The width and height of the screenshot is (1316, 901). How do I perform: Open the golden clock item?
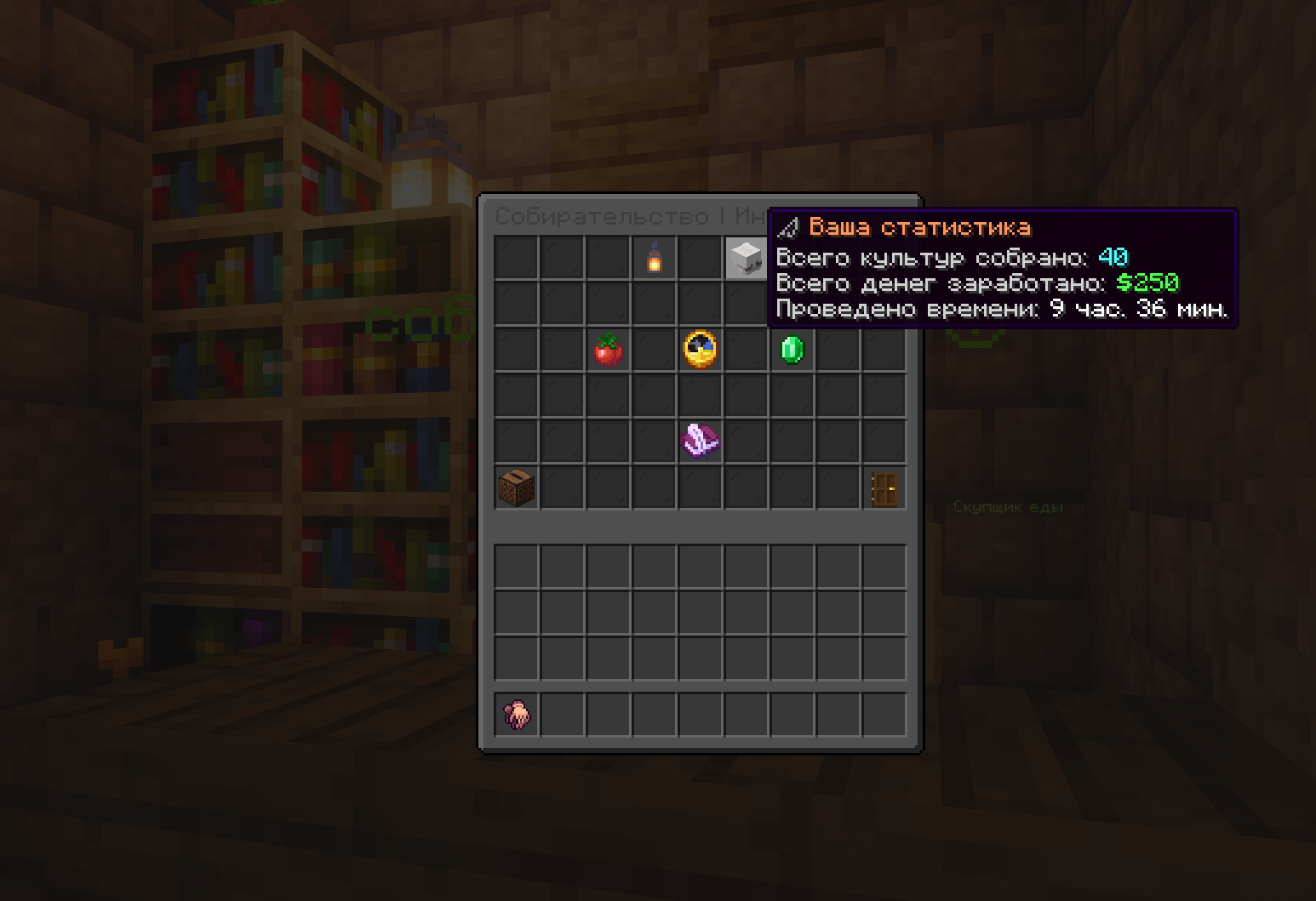(700, 350)
